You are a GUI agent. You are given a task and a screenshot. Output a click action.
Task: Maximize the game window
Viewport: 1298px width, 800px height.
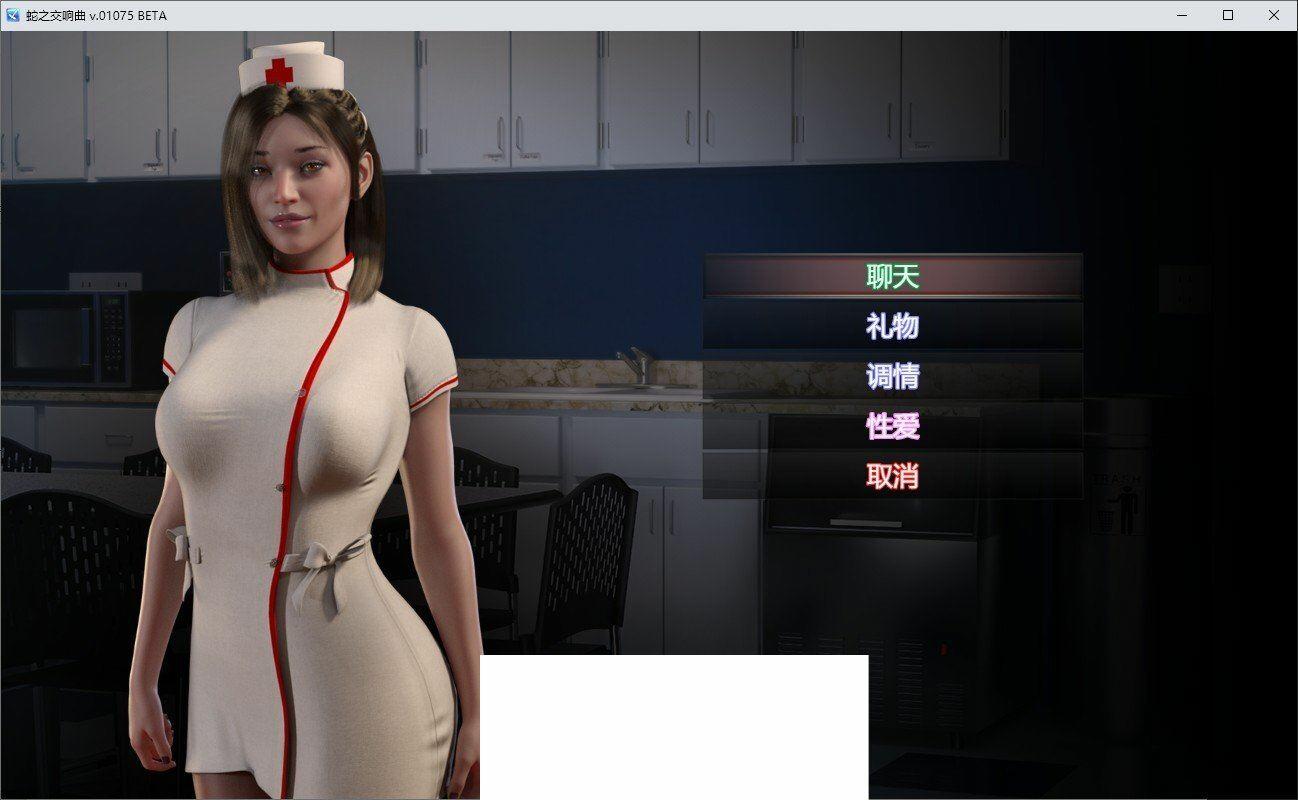tap(1228, 15)
